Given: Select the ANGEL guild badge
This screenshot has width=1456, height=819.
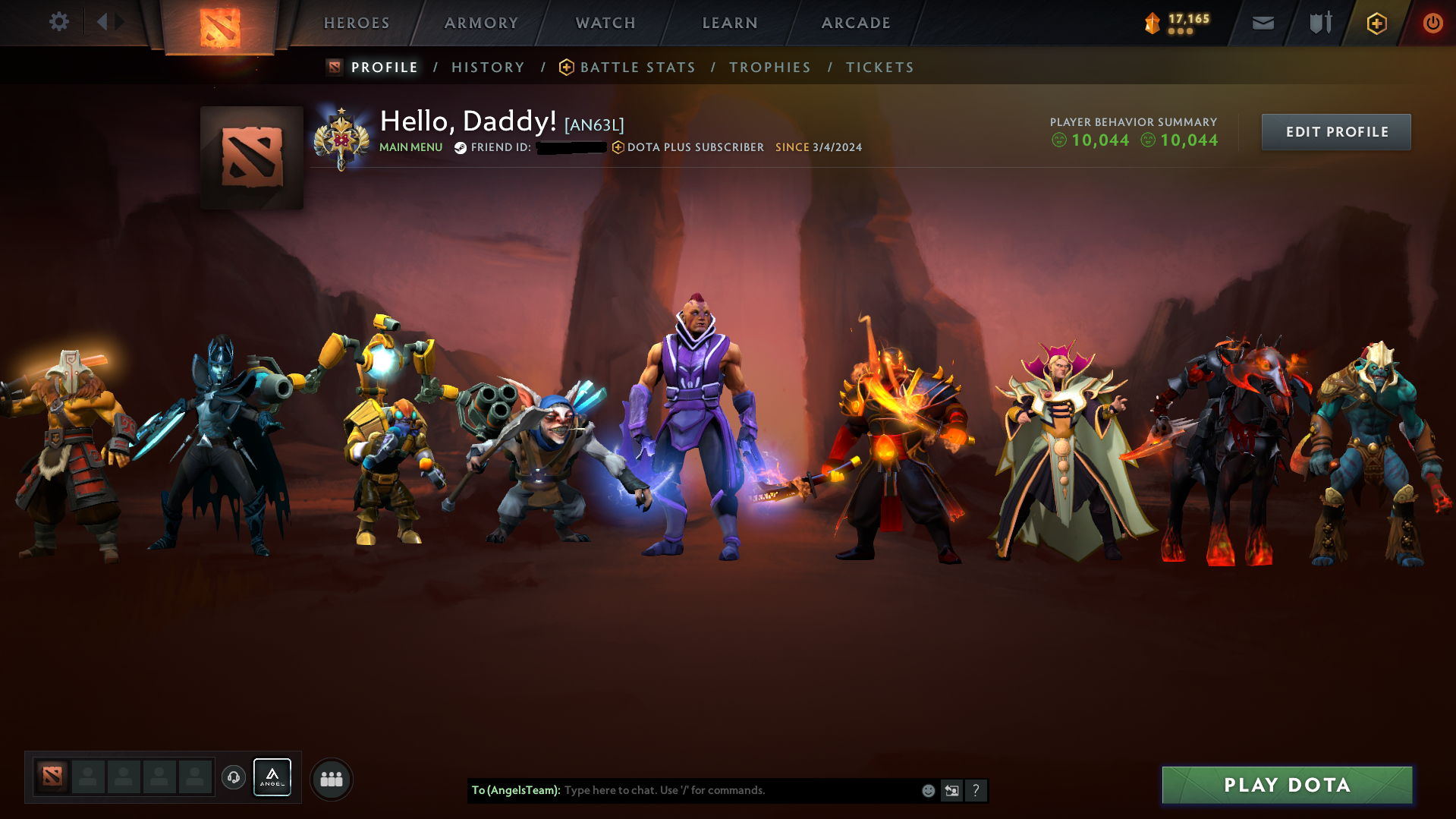Looking at the screenshot, I should 272,776.
